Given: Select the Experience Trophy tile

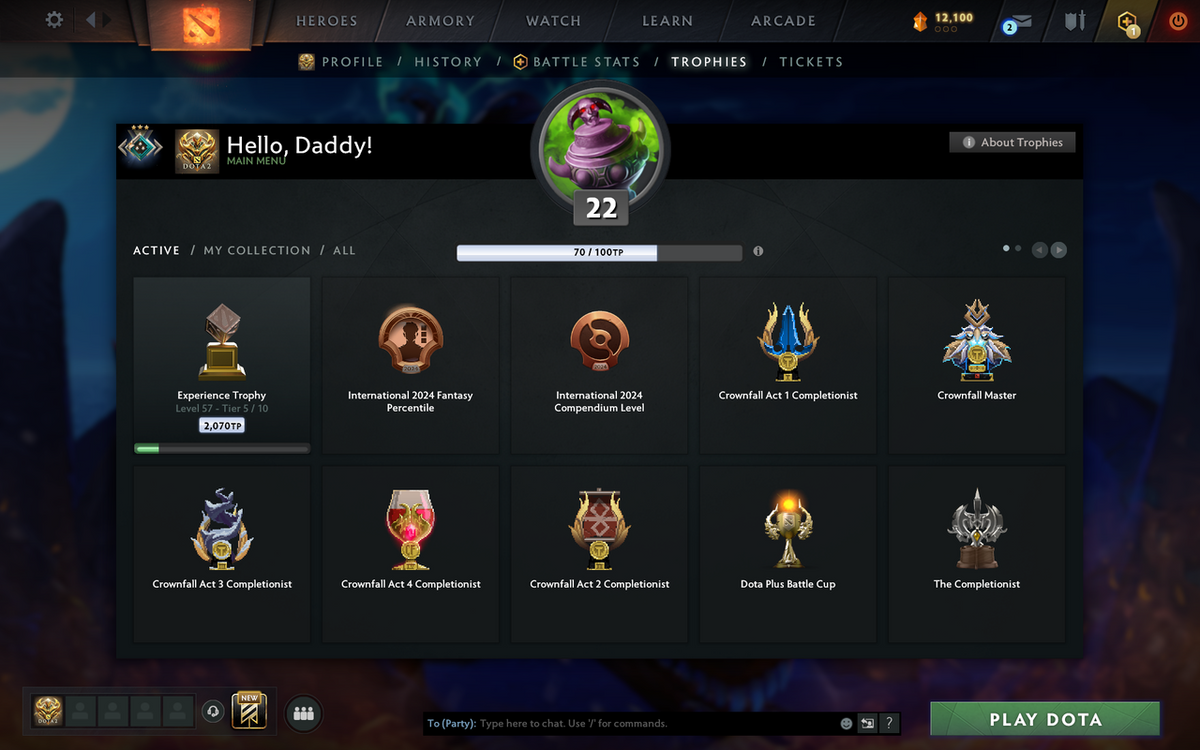Looking at the screenshot, I should (221, 365).
